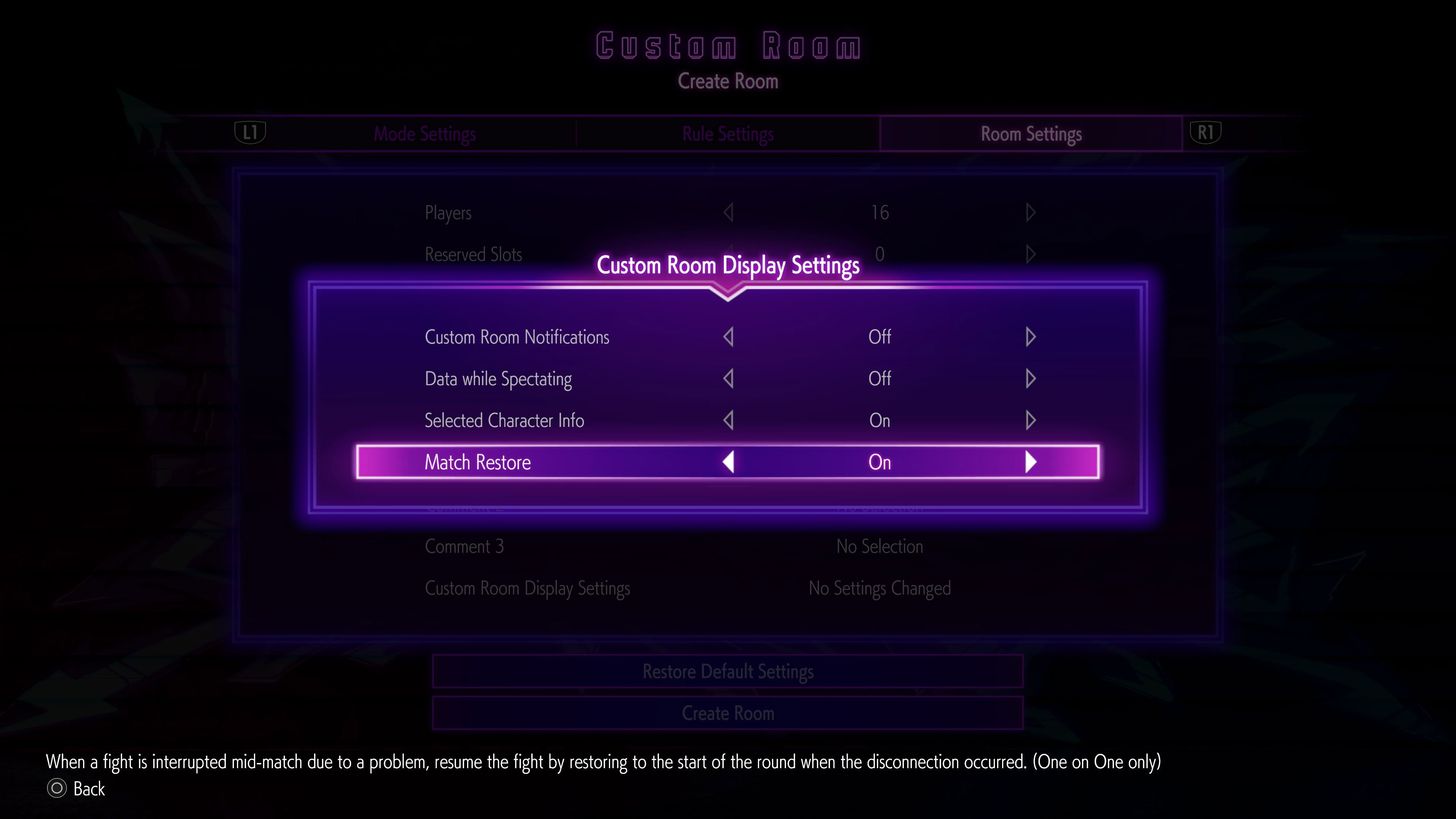Click the Create Room button
1456x819 pixels.
pos(728,713)
